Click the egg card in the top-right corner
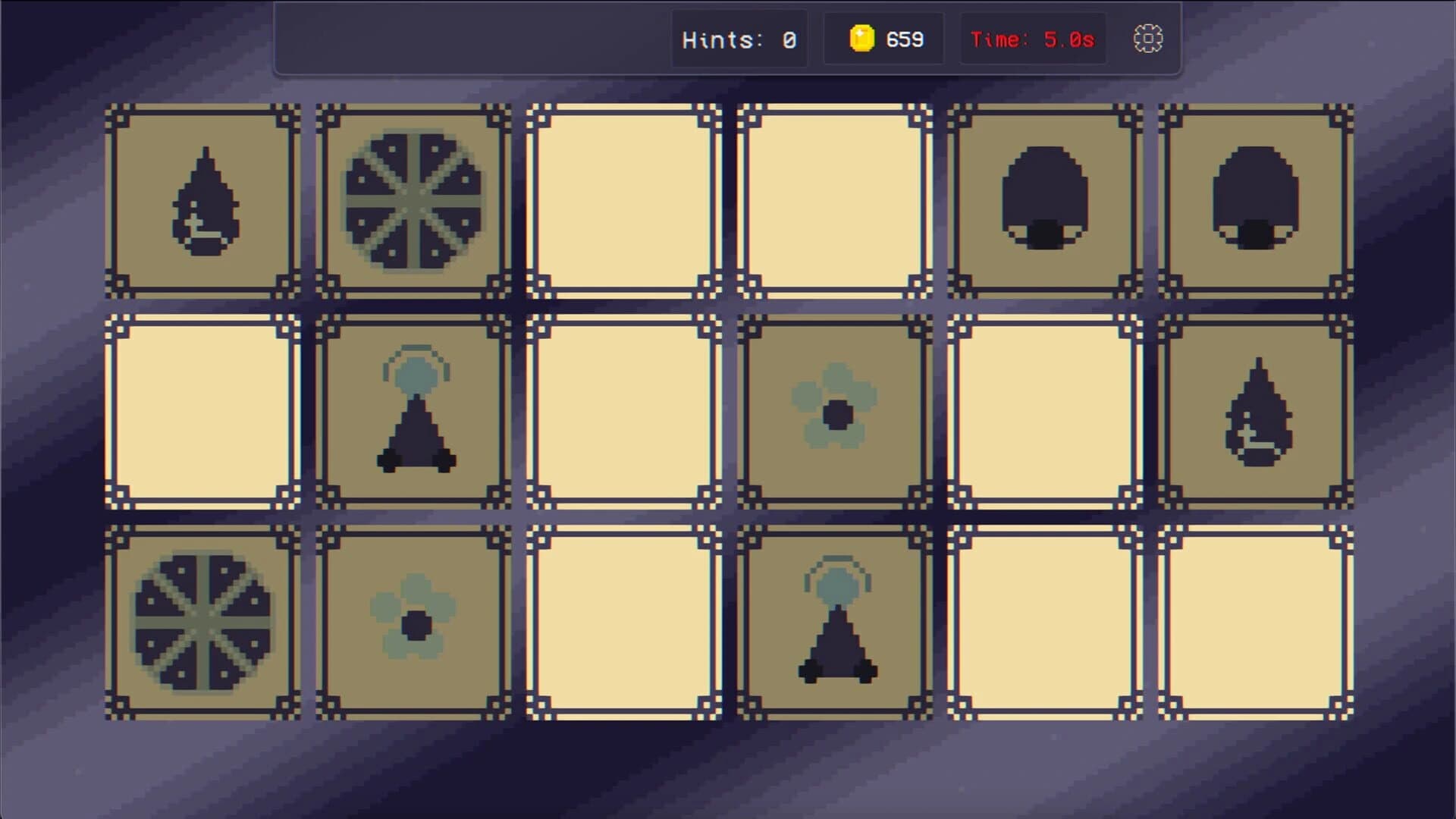 [1251, 201]
